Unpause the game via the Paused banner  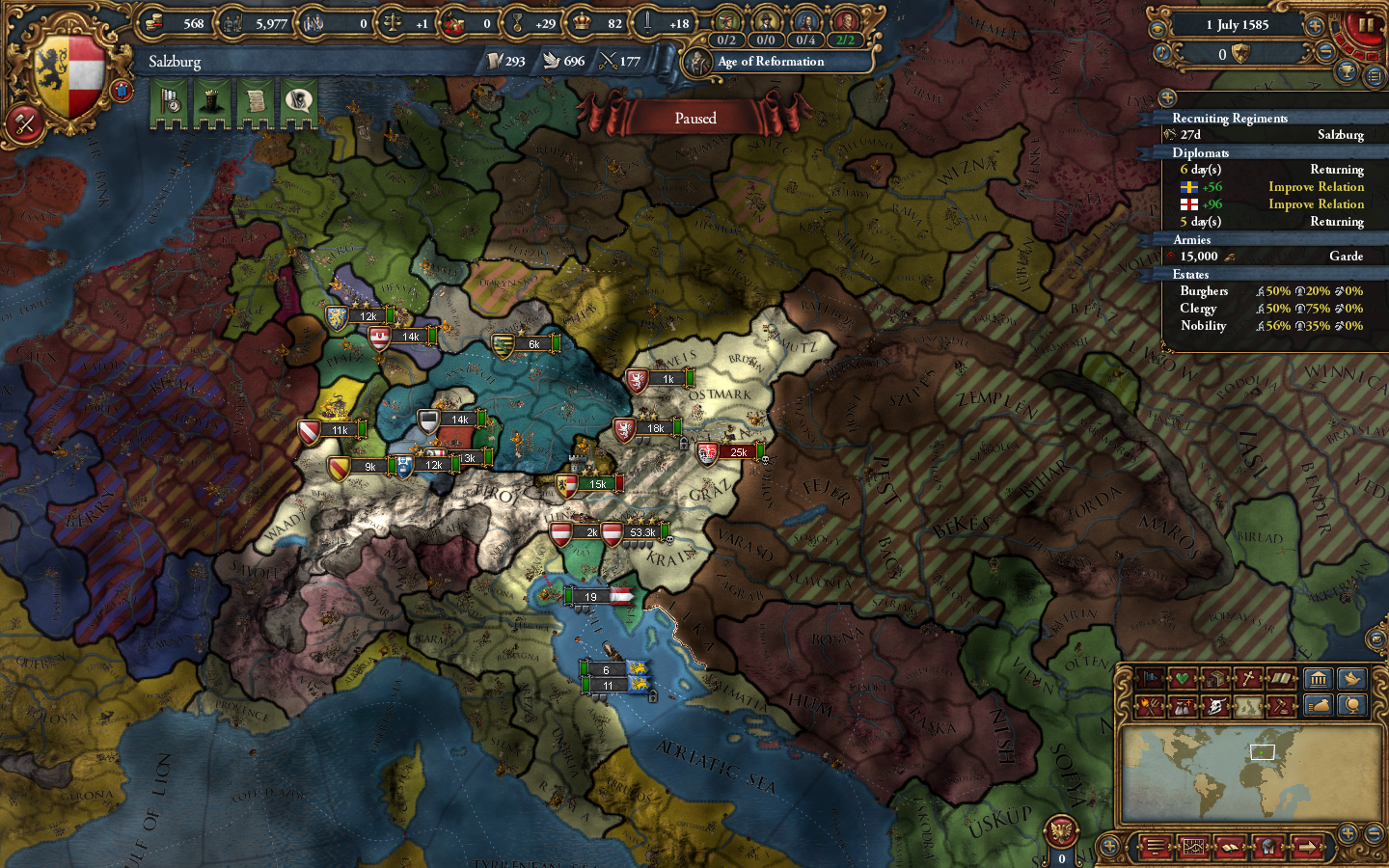coord(696,118)
